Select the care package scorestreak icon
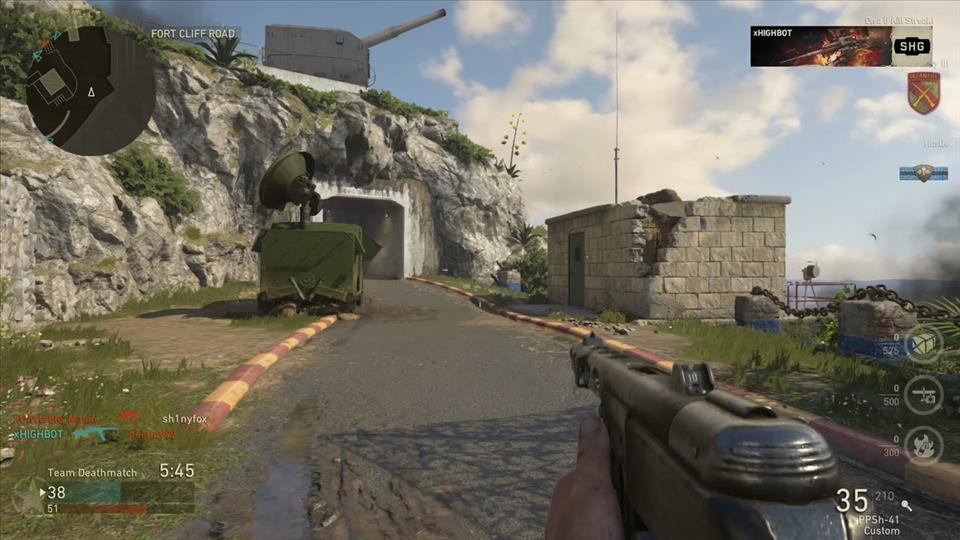This screenshot has height=540, width=960. pyautogui.click(x=923, y=344)
